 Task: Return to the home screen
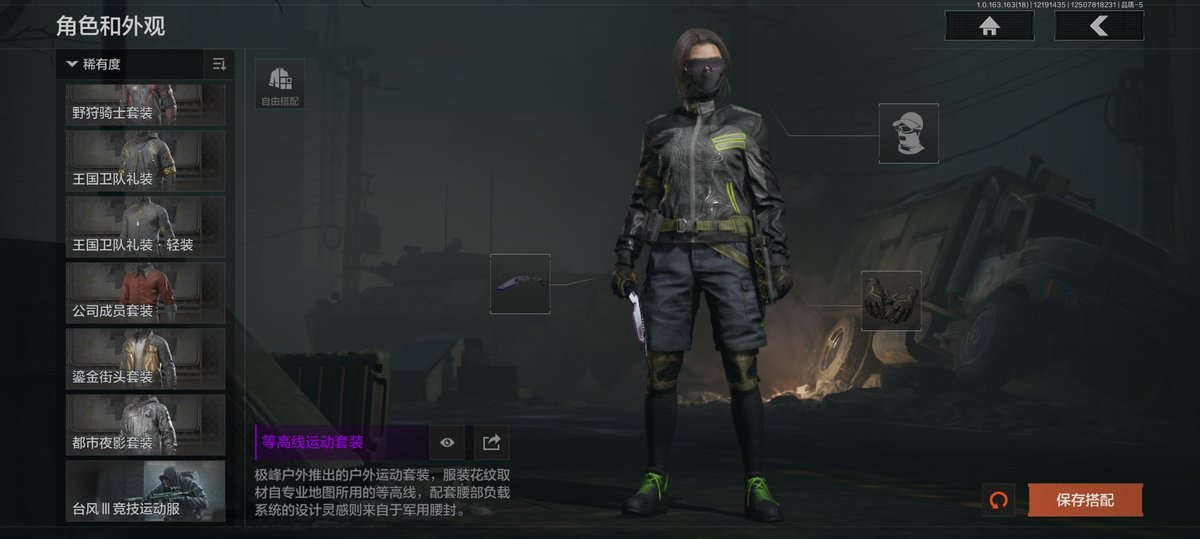(990, 27)
